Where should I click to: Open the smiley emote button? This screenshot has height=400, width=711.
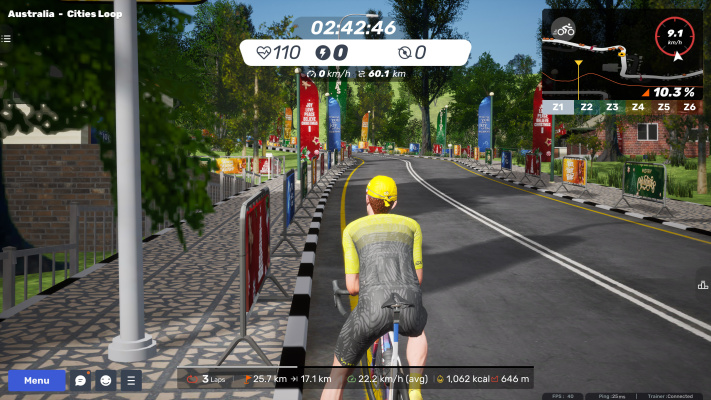tap(106, 380)
